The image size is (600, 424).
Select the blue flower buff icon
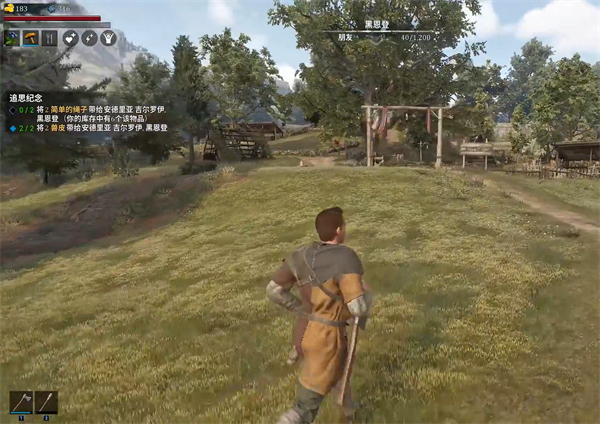13,38
